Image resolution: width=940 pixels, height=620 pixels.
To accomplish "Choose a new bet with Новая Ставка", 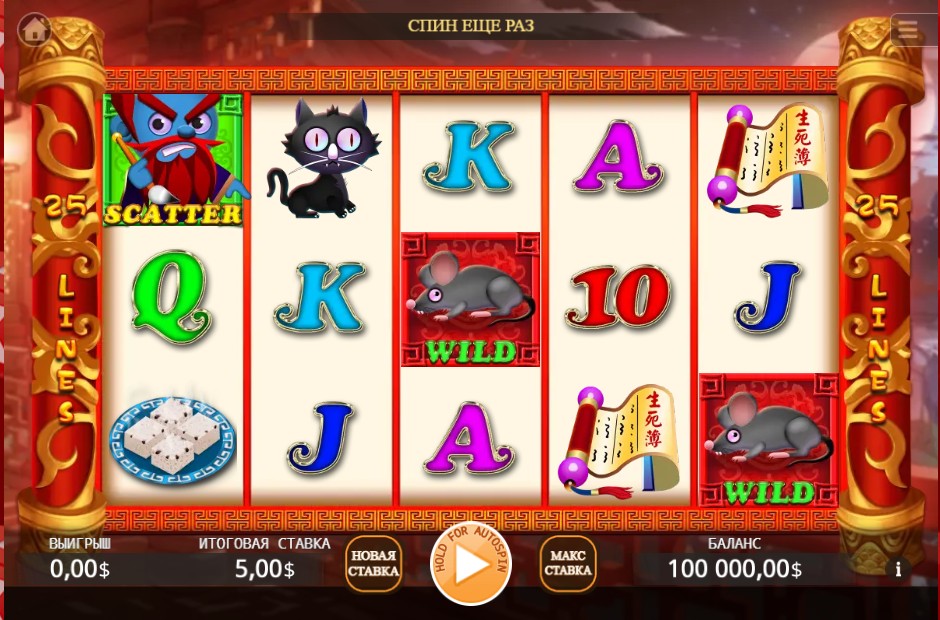I will point(373,564).
